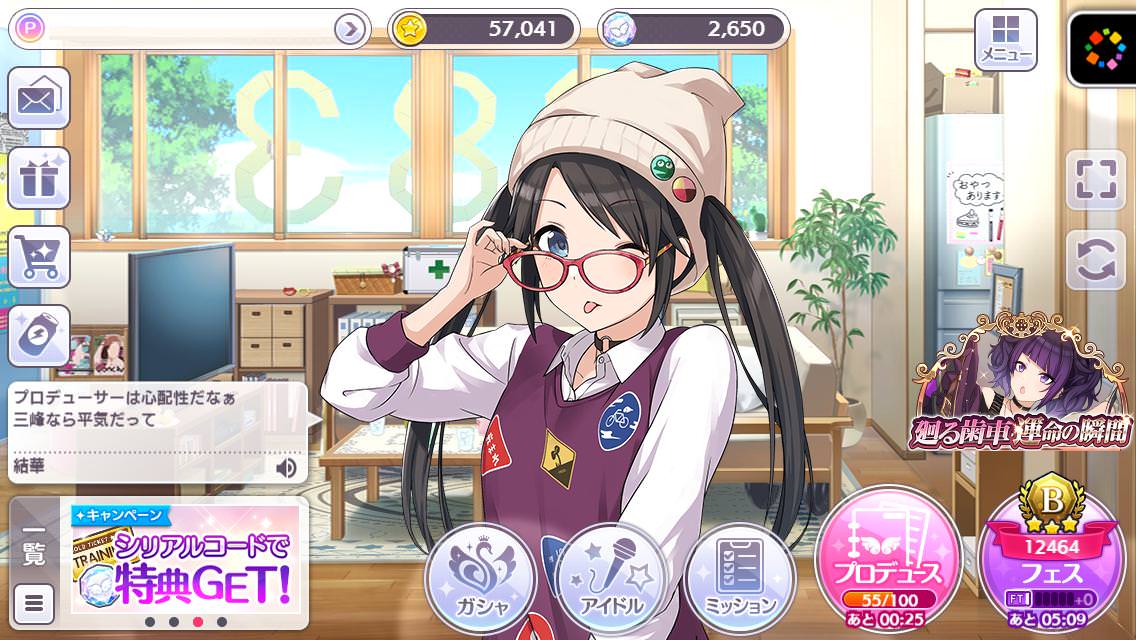Image resolution: width=1136 pixels, height=640 pixels.
Task: Click the arrow next to the P level bar
Action: (x=349, y=30)
